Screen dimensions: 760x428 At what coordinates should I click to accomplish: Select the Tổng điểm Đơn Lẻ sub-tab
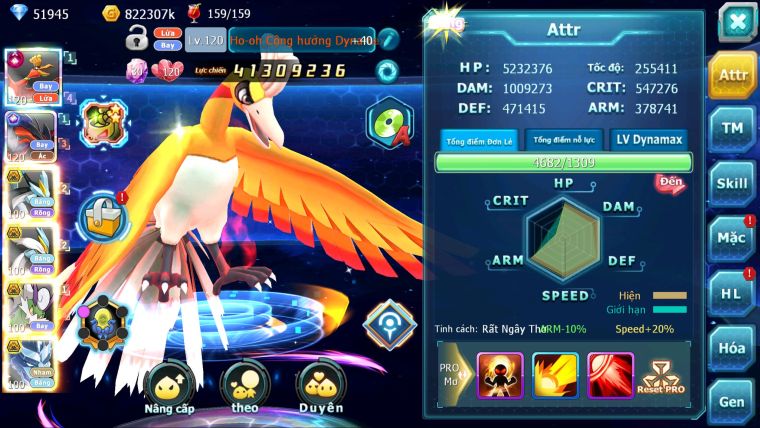pyautogui.click(x=478, y=140)
